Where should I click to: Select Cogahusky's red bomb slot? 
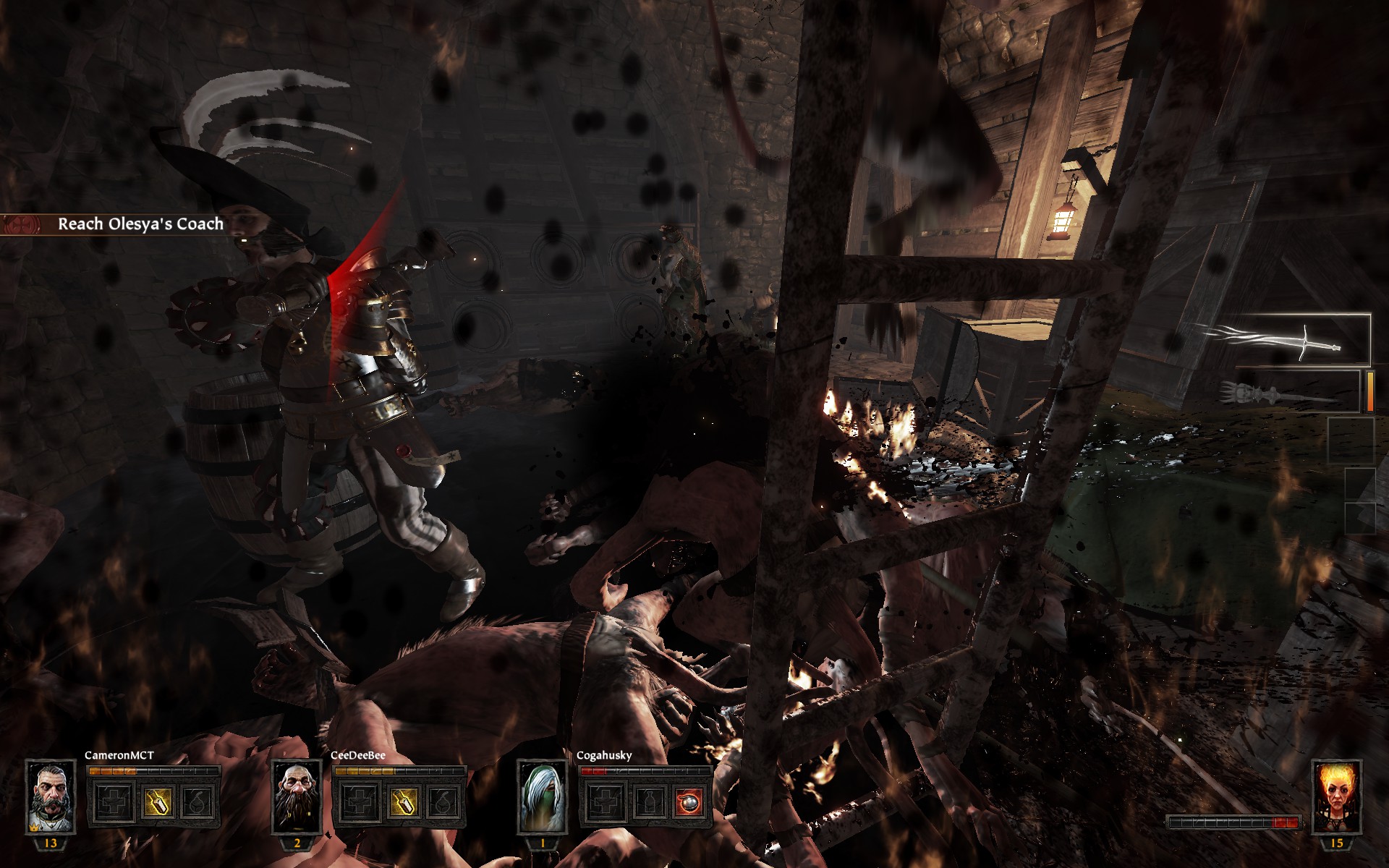pos(689,802)
